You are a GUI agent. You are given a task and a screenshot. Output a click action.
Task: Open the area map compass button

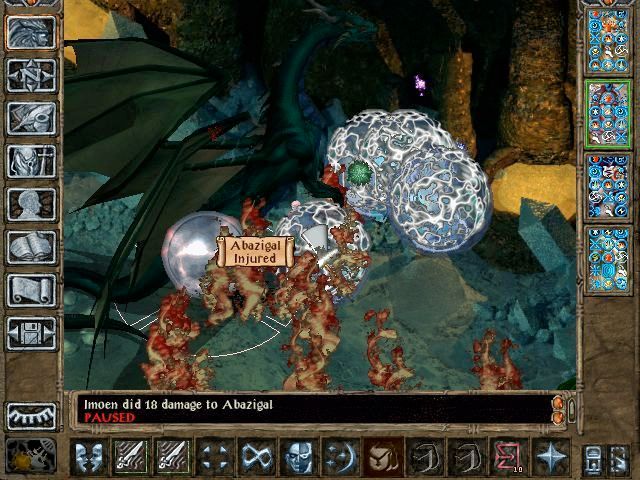[32, 75]
